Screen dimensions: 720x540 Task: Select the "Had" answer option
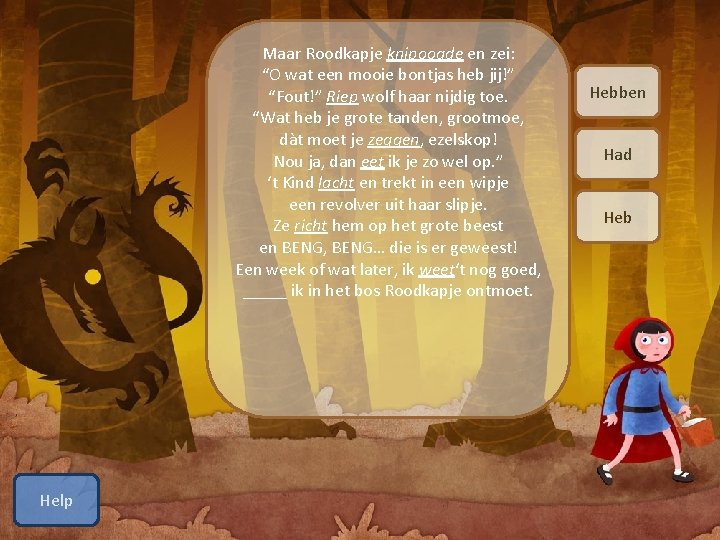point(617,155)
